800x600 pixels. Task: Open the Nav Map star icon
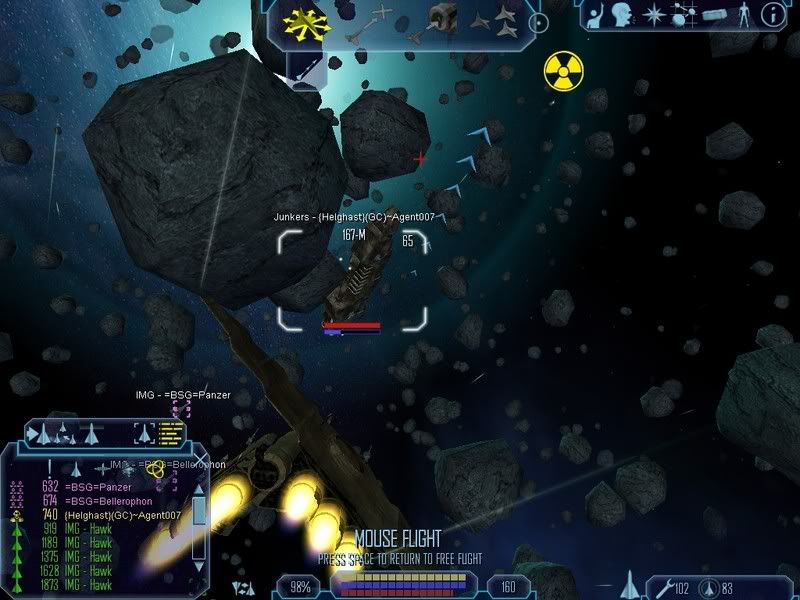(x=651, y=15)
